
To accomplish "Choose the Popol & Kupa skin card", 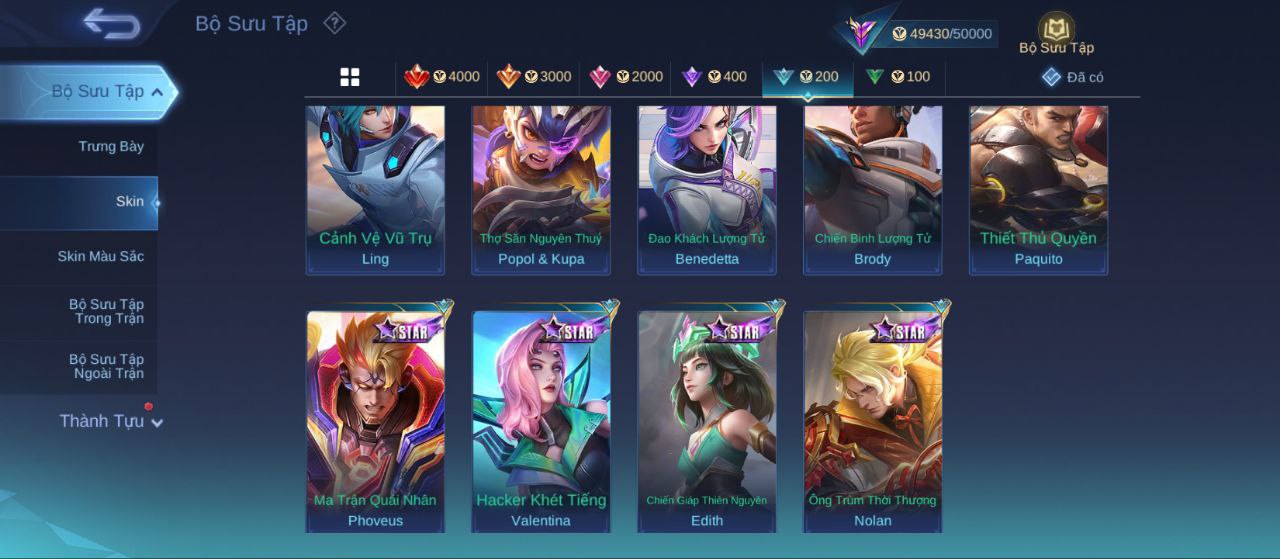I will [x=541, y=188].
